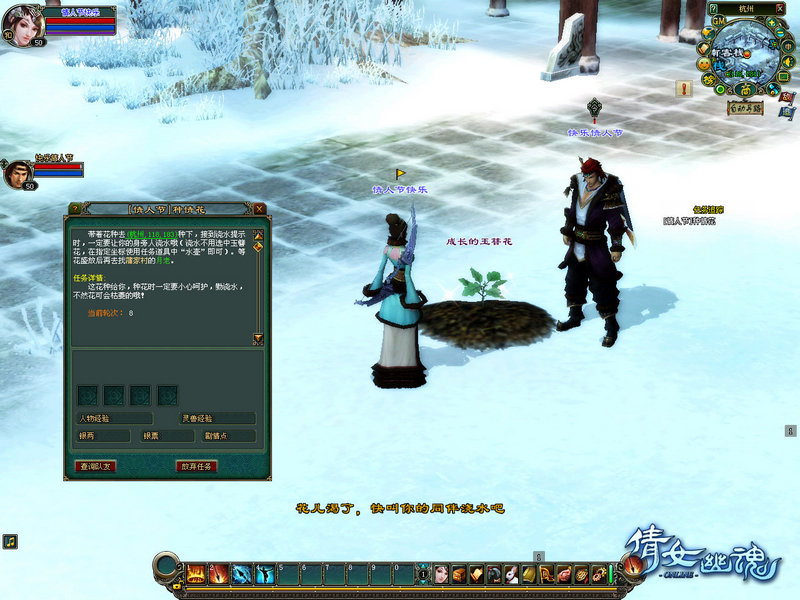Open the 商 shop button below minimap
The height and width of the screenshot is (600, 800).
[745, 89]
